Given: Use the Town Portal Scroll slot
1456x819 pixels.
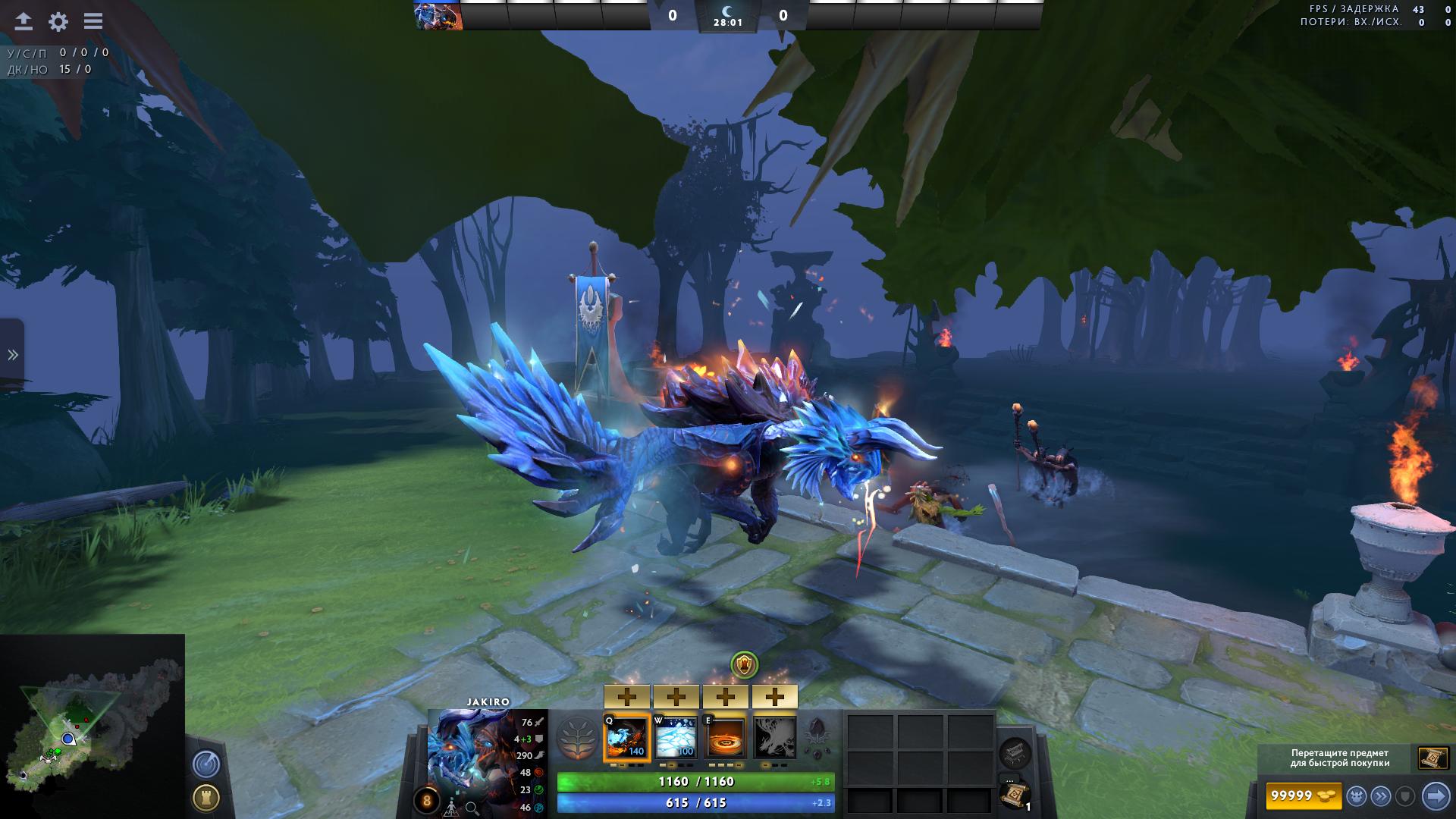Looking at the screenshot, I should pyautogui.click(x=1013, y=795).
